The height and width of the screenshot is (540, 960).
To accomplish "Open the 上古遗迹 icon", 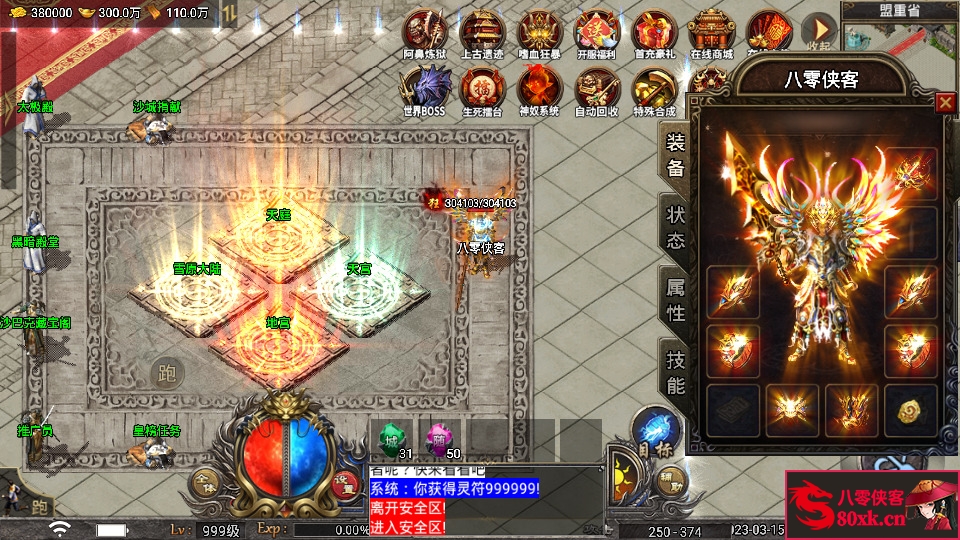I will (482, 31).
